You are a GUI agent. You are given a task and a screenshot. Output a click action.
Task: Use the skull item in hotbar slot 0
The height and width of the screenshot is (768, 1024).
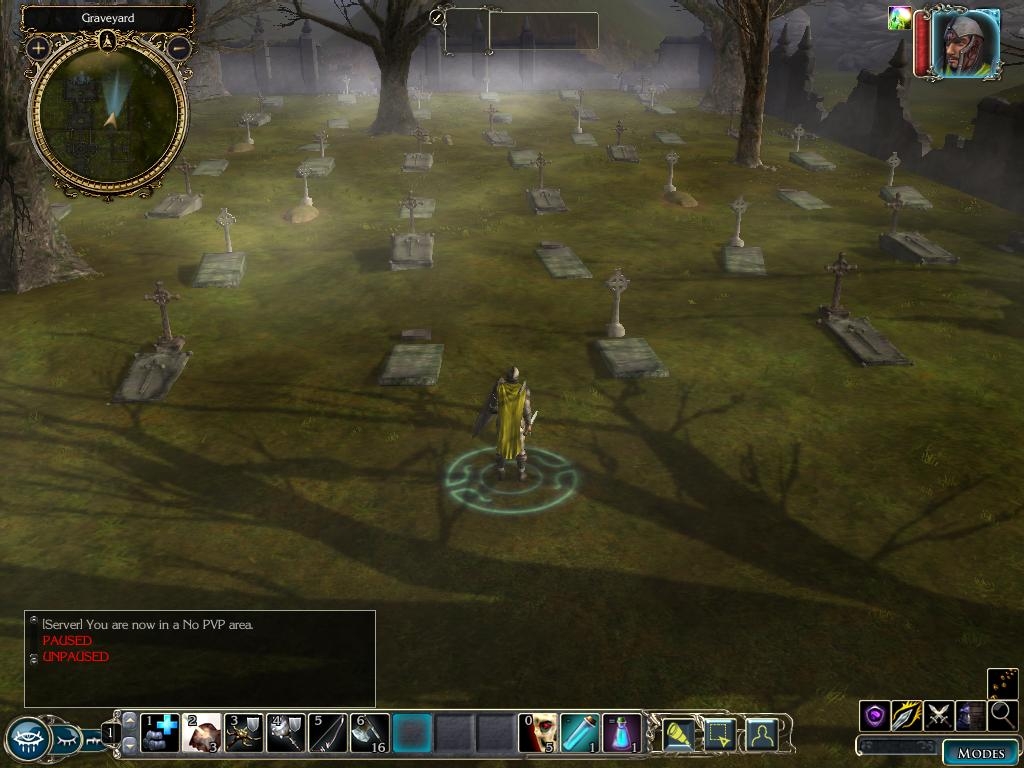tap(538, 733)
